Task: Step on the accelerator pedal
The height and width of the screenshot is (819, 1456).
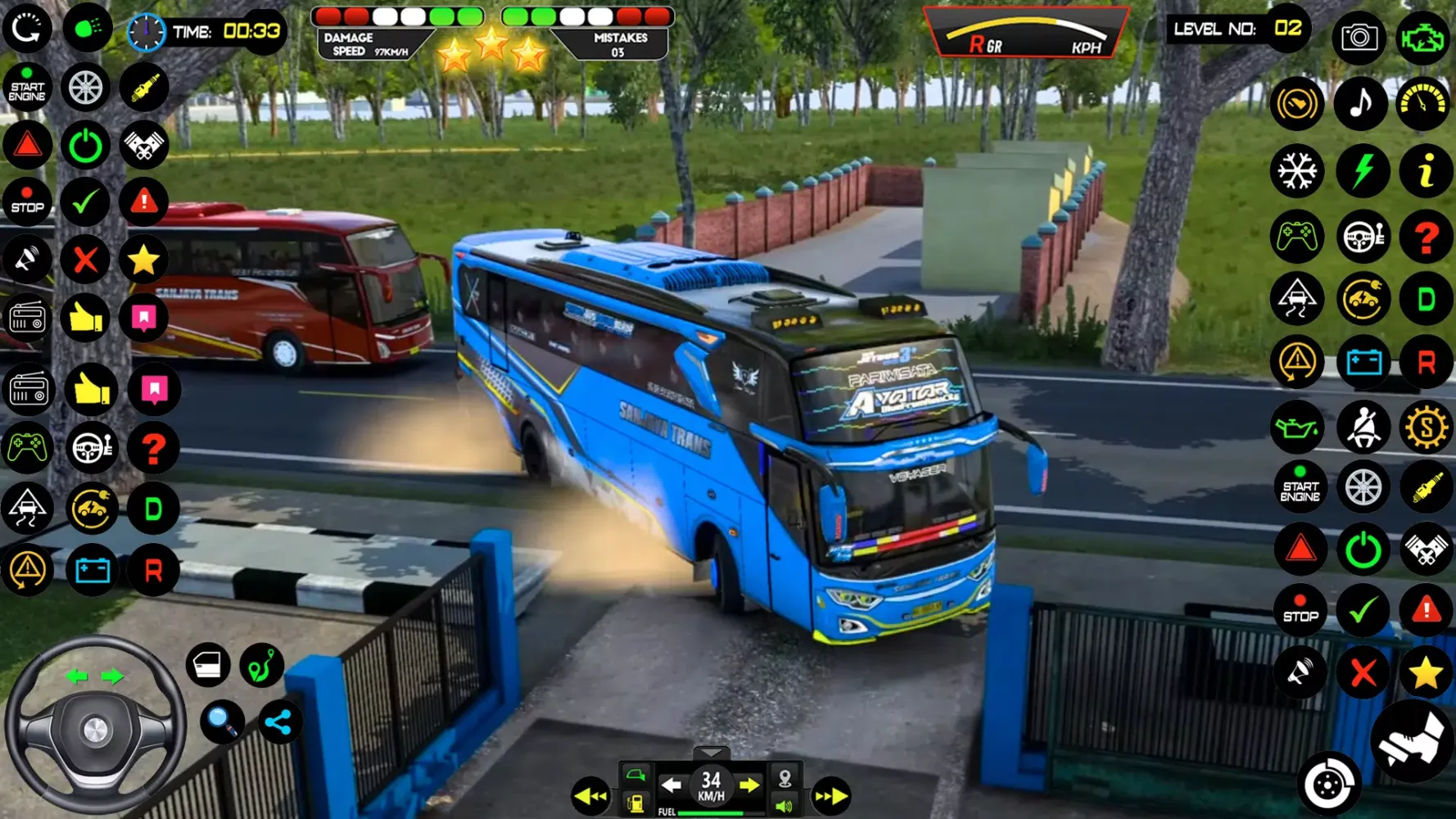Action: point(1412,741)
